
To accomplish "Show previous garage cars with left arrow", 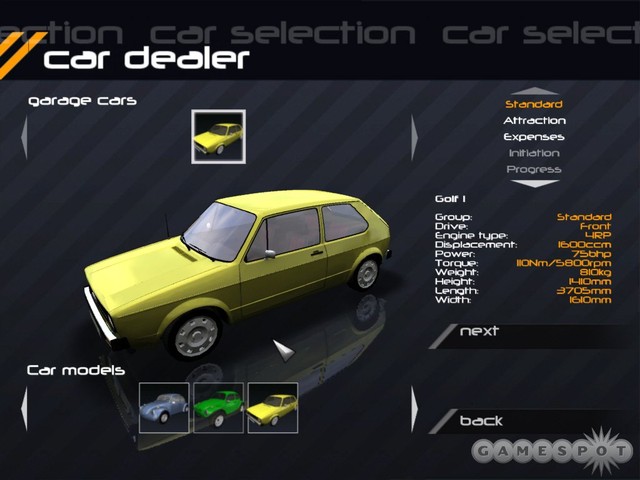I will pos(24,137).
